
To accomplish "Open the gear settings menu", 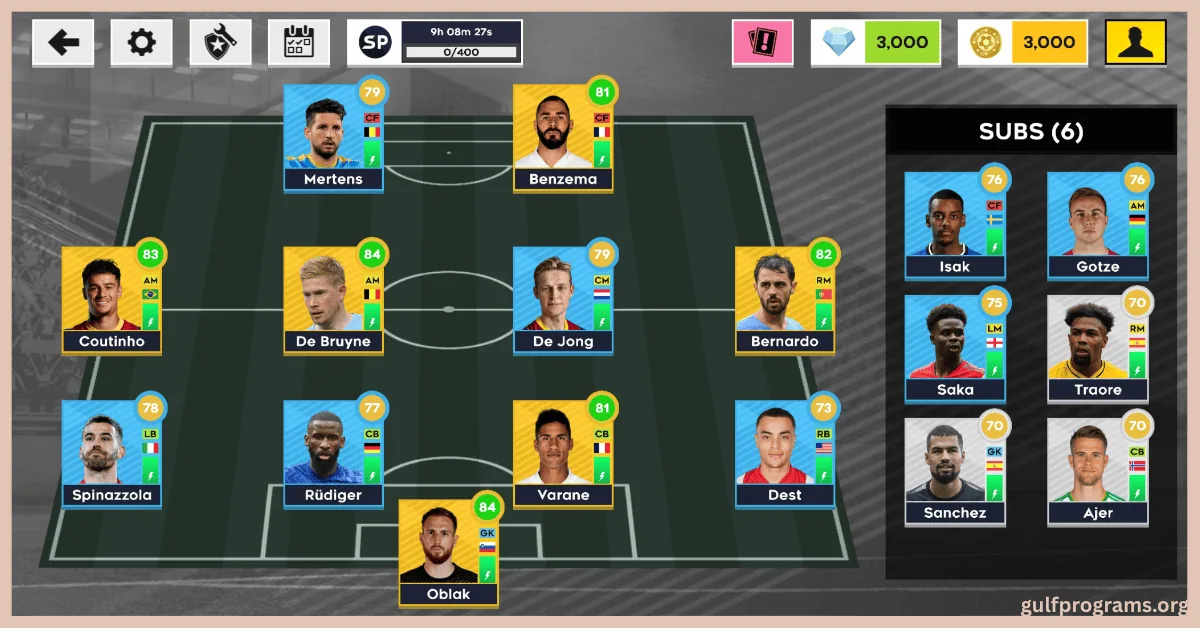I will point(142,43).
